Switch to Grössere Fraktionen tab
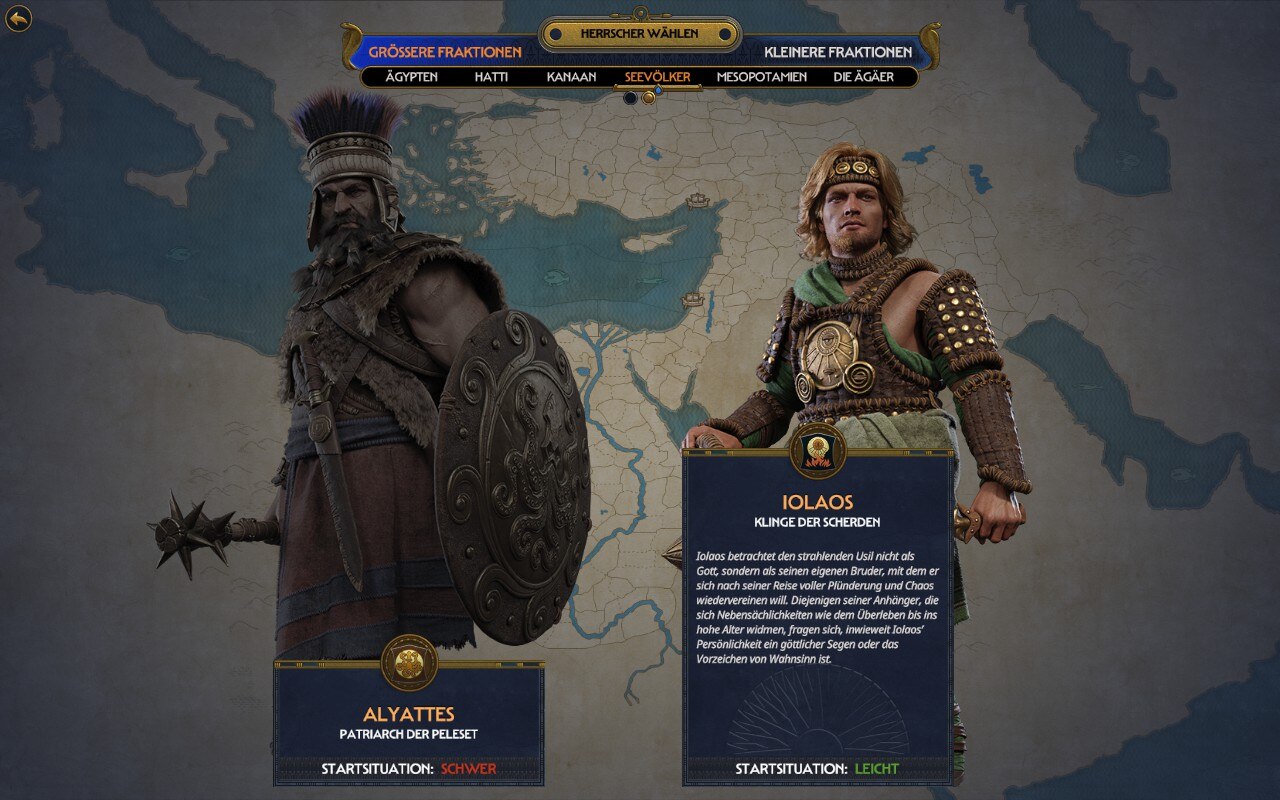Viewport: 1280px width, 800px height. point(445,52)
